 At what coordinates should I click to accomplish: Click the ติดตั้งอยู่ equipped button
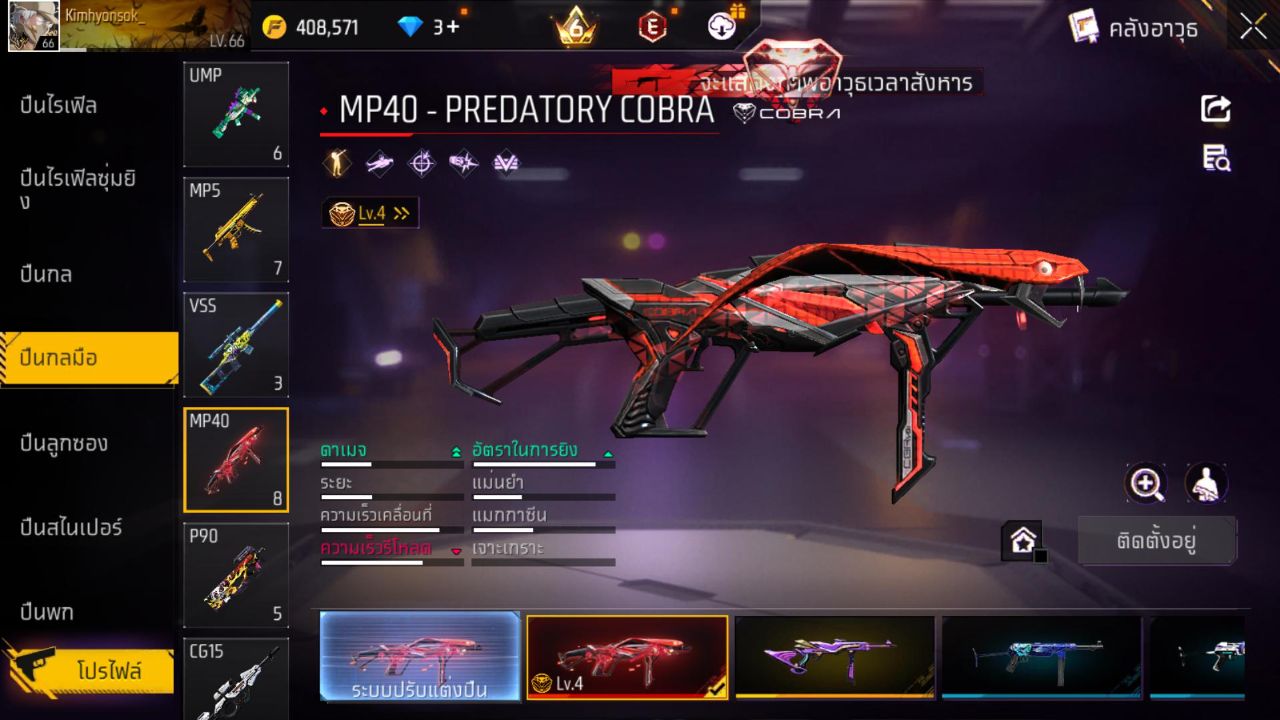point(1157,540)
